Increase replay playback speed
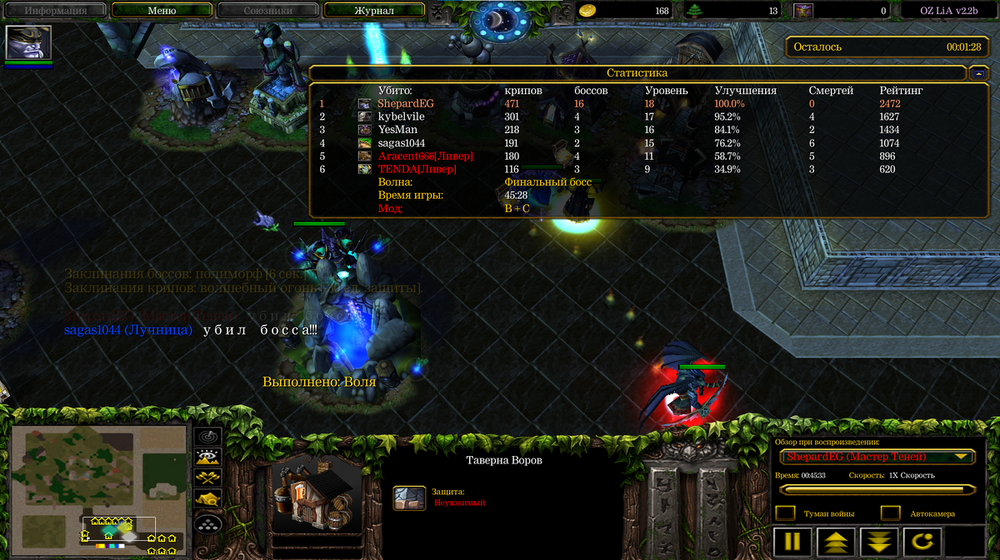The image size is (1000, 560). click(x=835, y=543)
